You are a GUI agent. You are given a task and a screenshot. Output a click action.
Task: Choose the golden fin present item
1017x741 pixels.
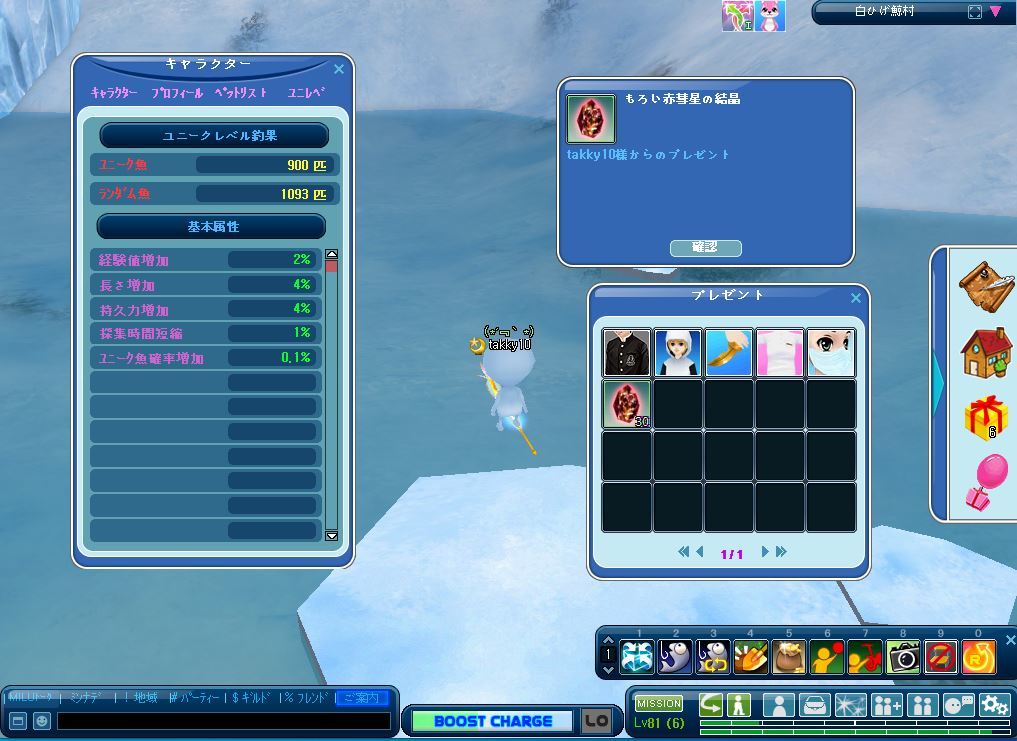(729, 353)
